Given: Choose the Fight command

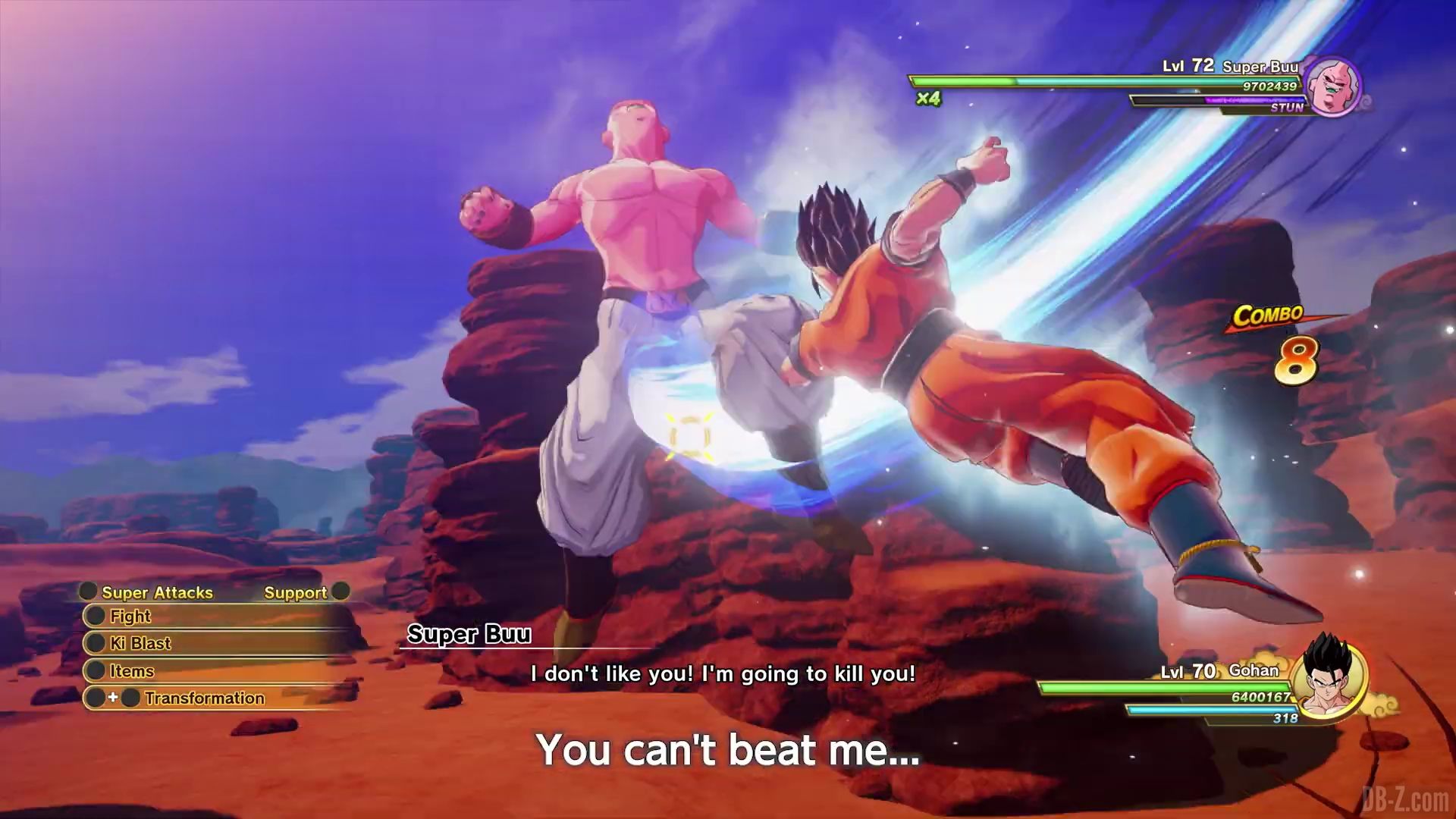Looking at the screenshot, I should 130,617.
